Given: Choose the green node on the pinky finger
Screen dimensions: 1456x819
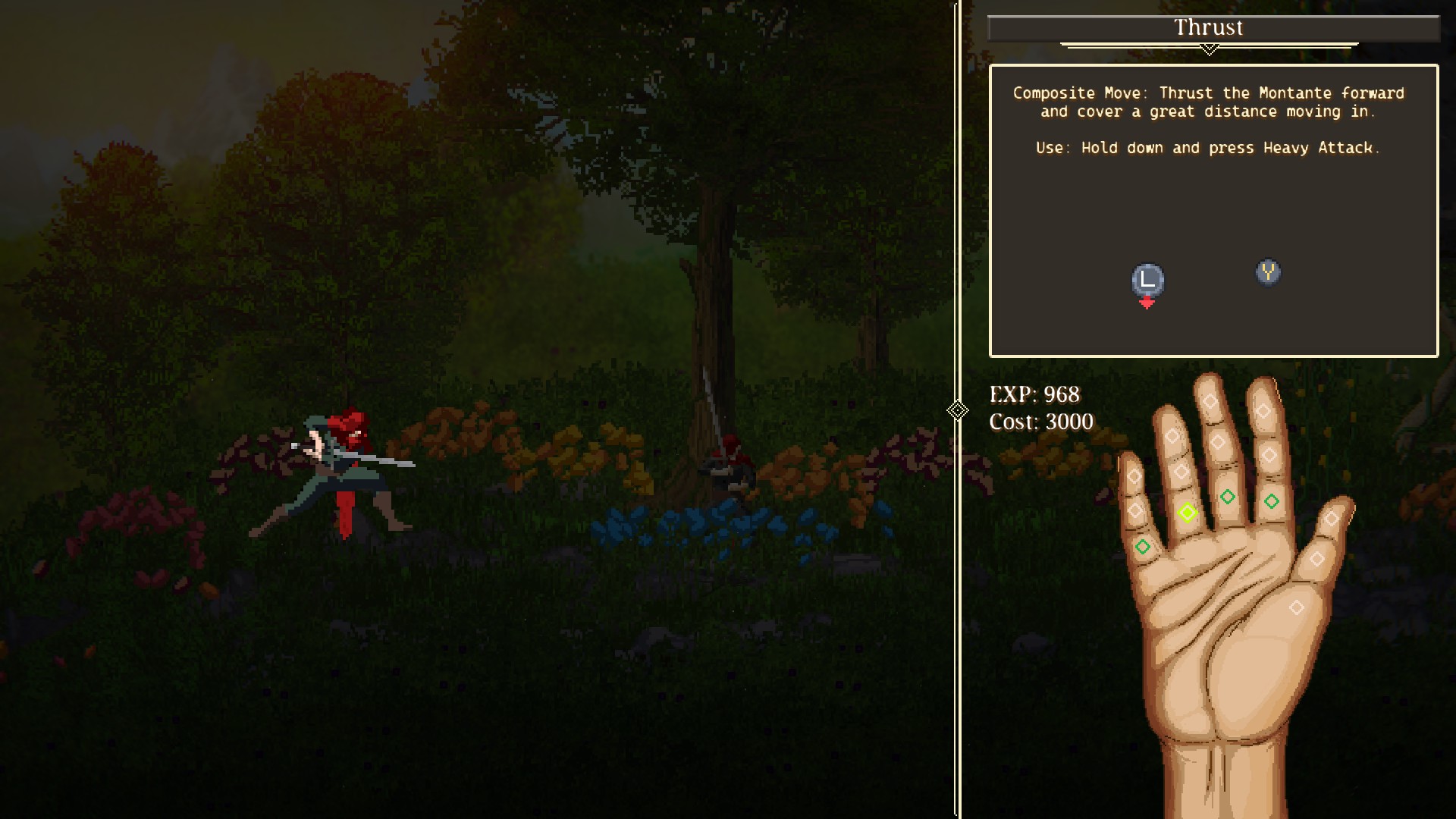Looking at the screenshot, I should 1143,546.
